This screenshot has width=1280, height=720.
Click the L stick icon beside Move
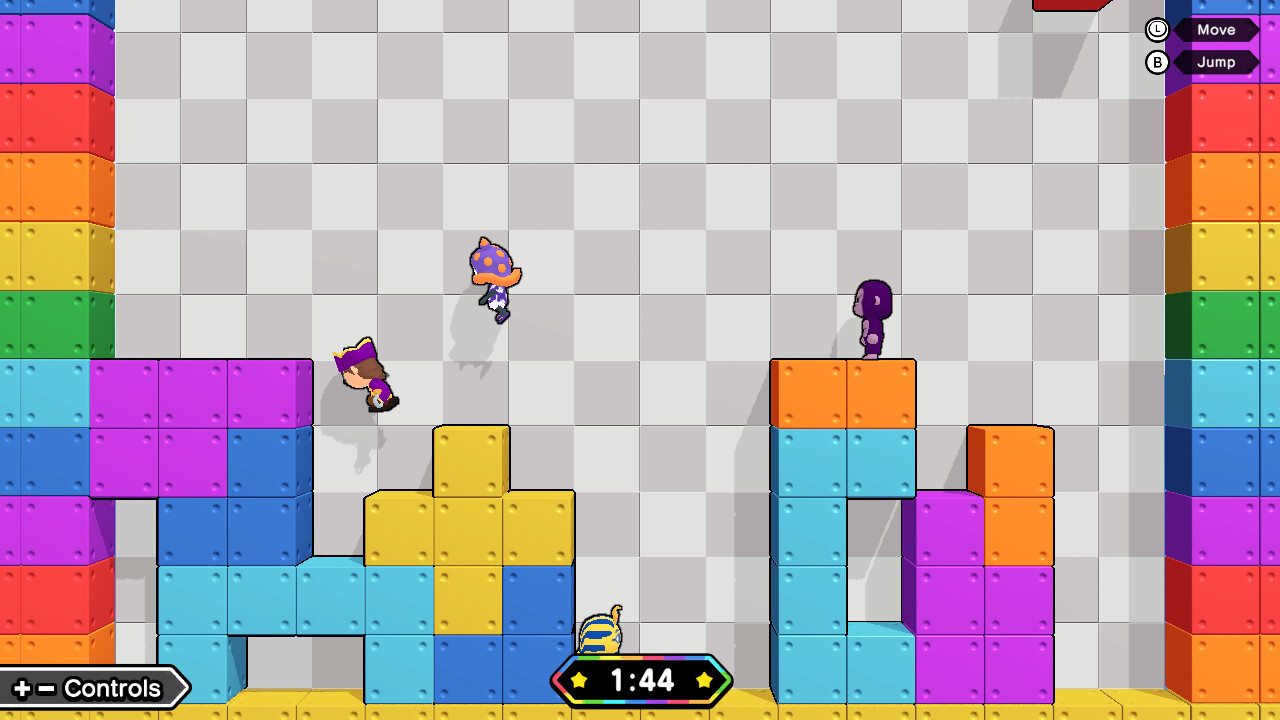point(1156,30)
